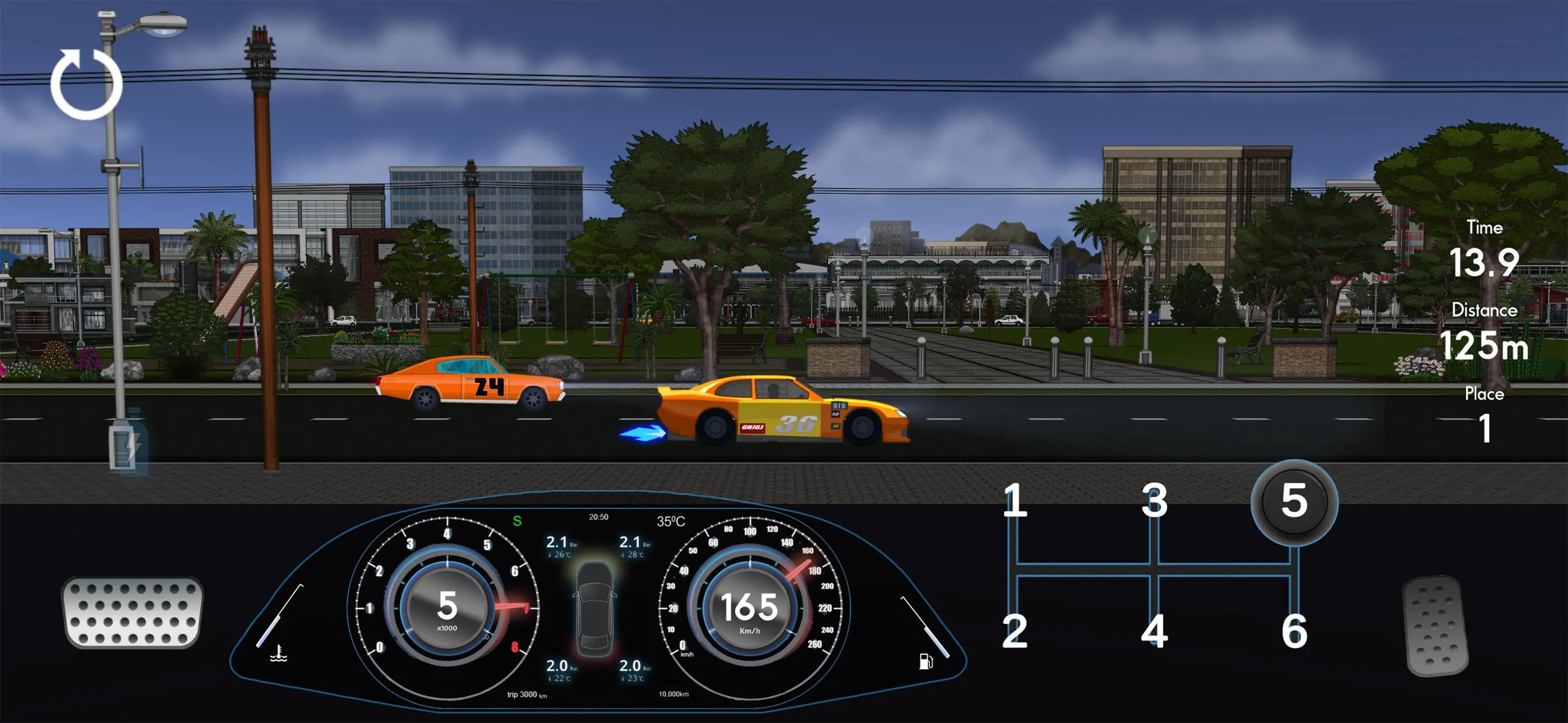Viewport: 1568px width, 723px height.
Task: Click the Time display showing 13.9
Action: [x=1485, y=262]
